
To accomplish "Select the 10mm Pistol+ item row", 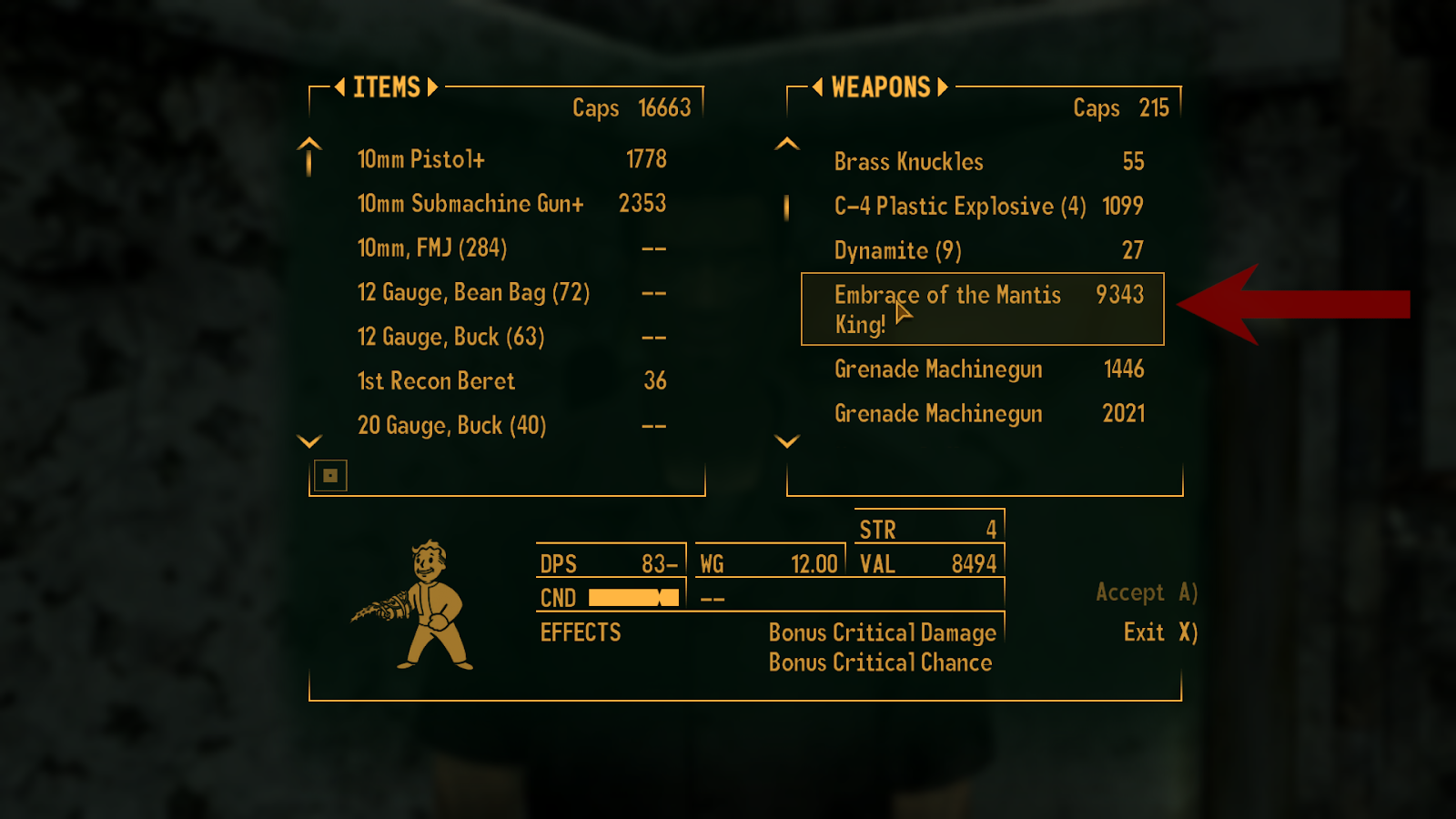I will tap(510, 160).
